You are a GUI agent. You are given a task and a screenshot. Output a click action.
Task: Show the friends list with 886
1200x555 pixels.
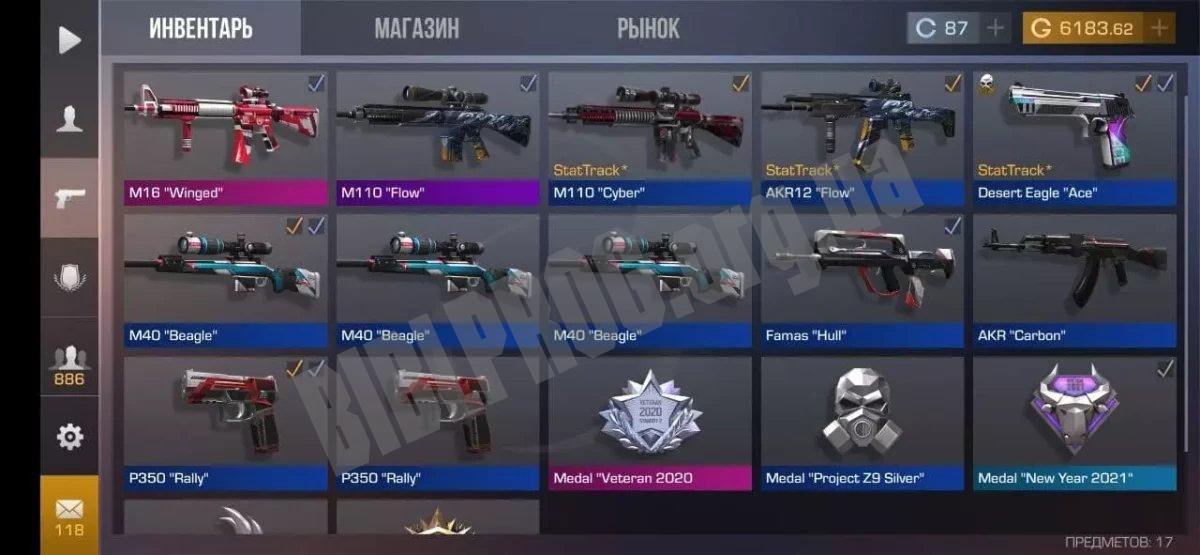[69, 365]
